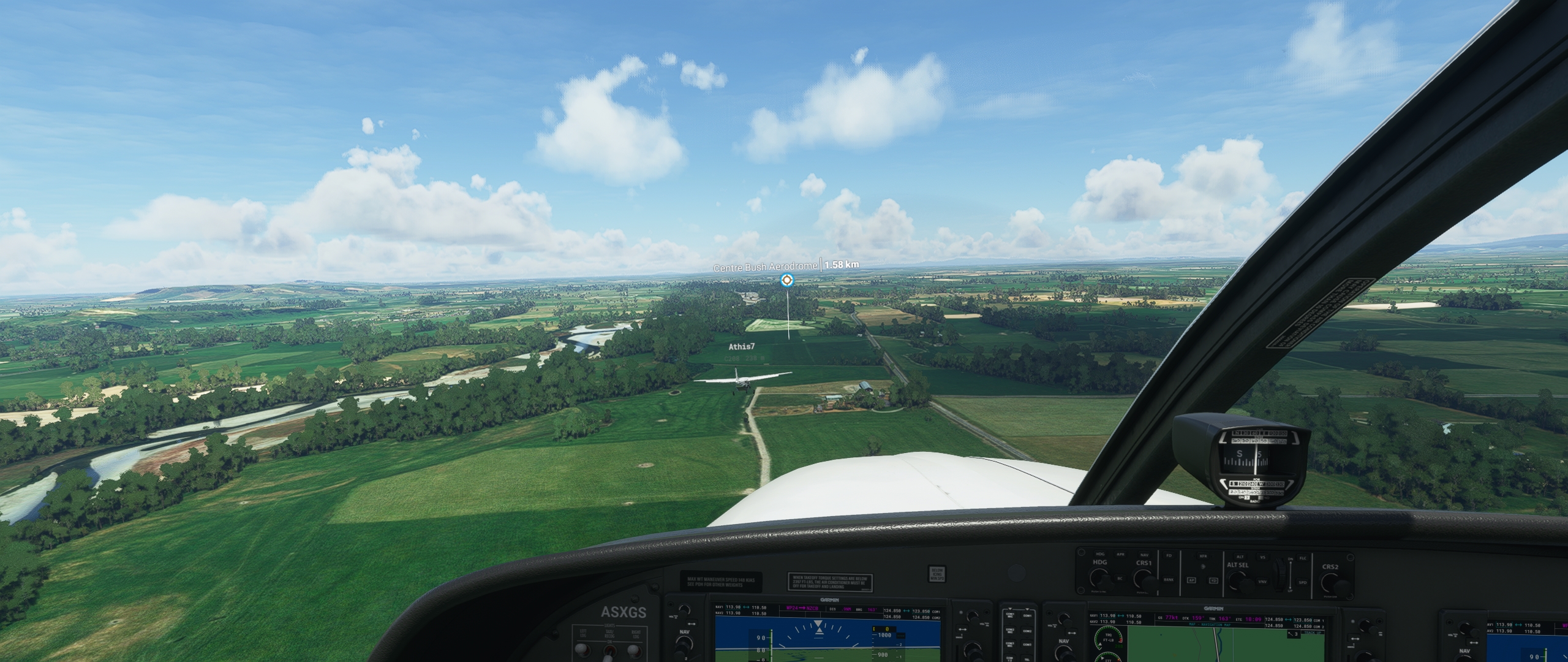Toggle the LEFT LDG landing light switch
The height and width of the screenshot is (662, 1568).
[x=582, y=650]
